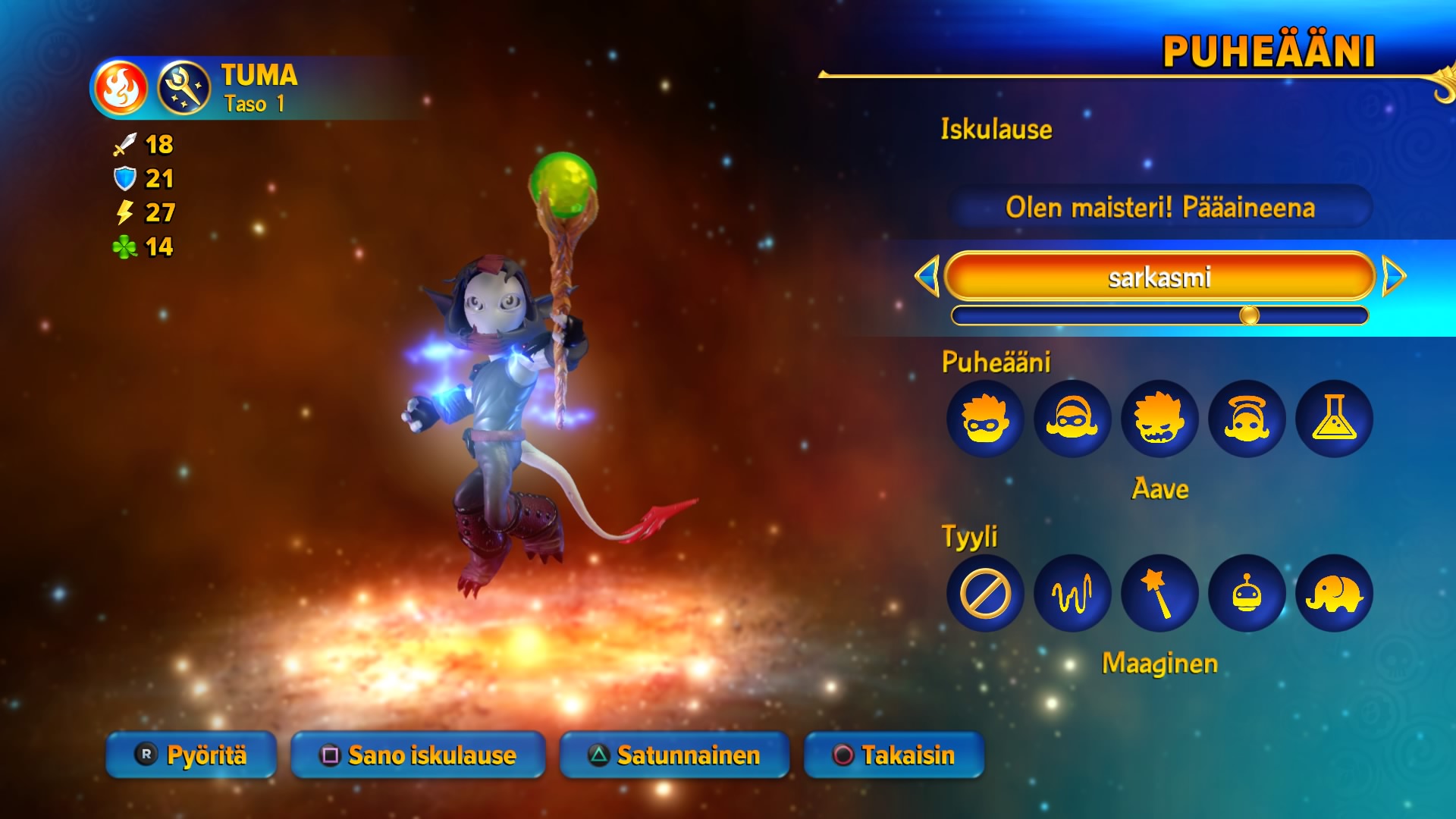Pick the science flask voice icon

point(1334,419)
